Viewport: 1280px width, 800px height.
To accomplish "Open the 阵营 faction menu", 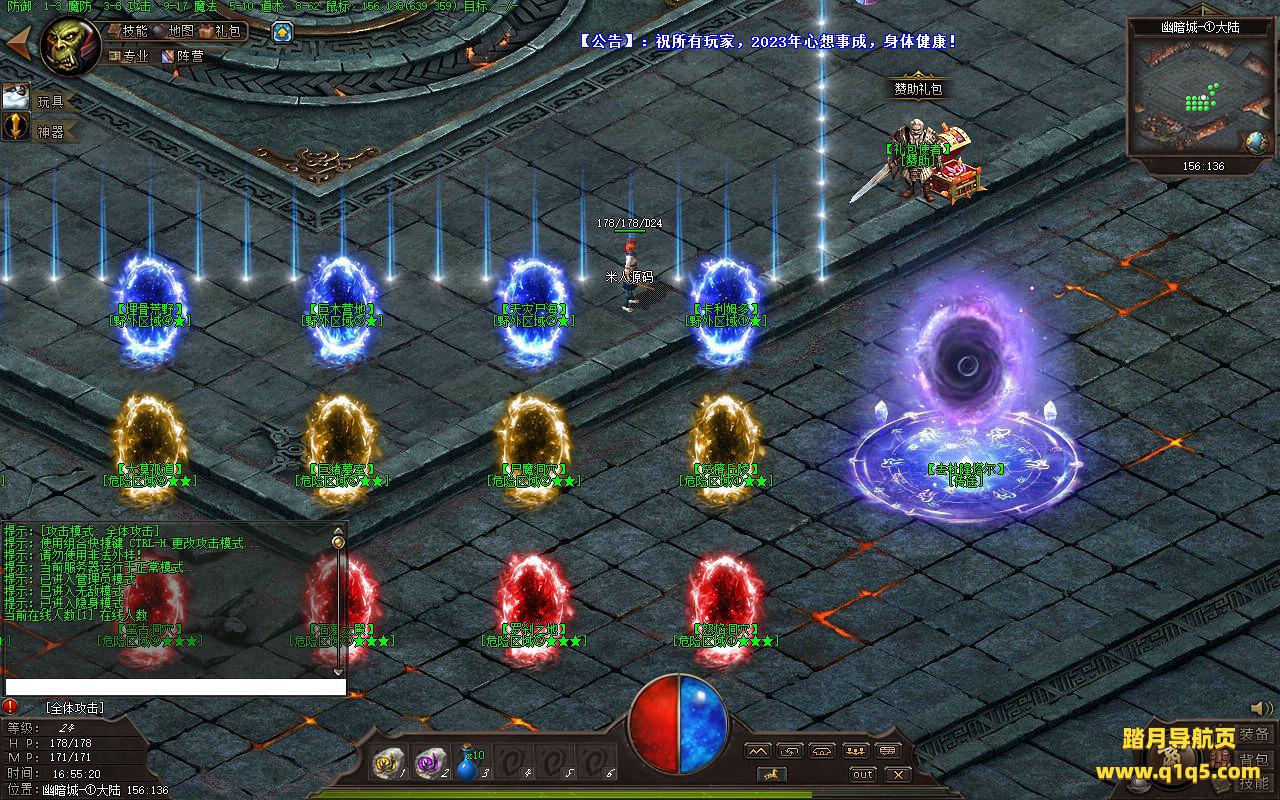I will 183,56.
